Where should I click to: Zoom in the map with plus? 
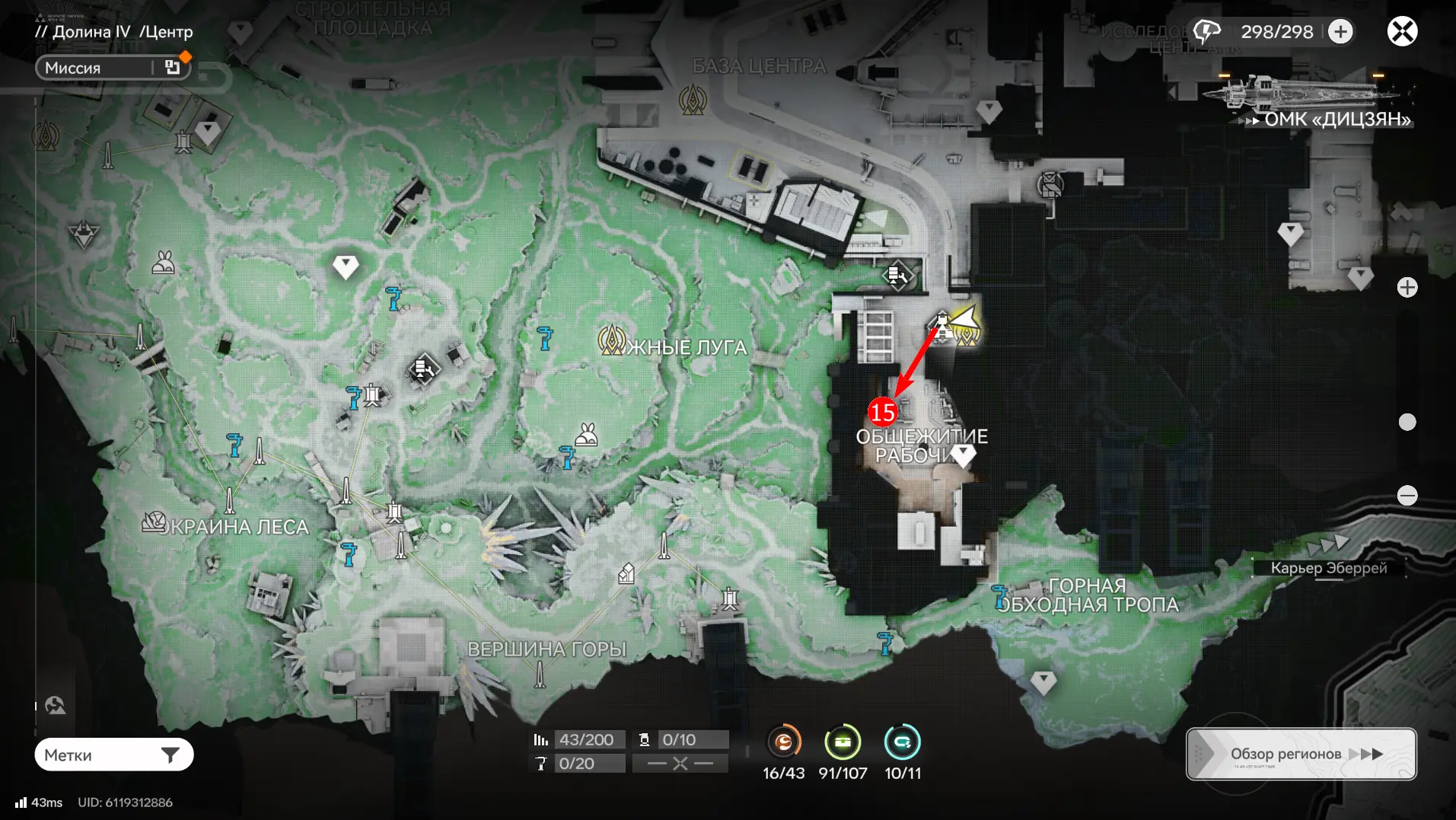(x=1407, y=288)
